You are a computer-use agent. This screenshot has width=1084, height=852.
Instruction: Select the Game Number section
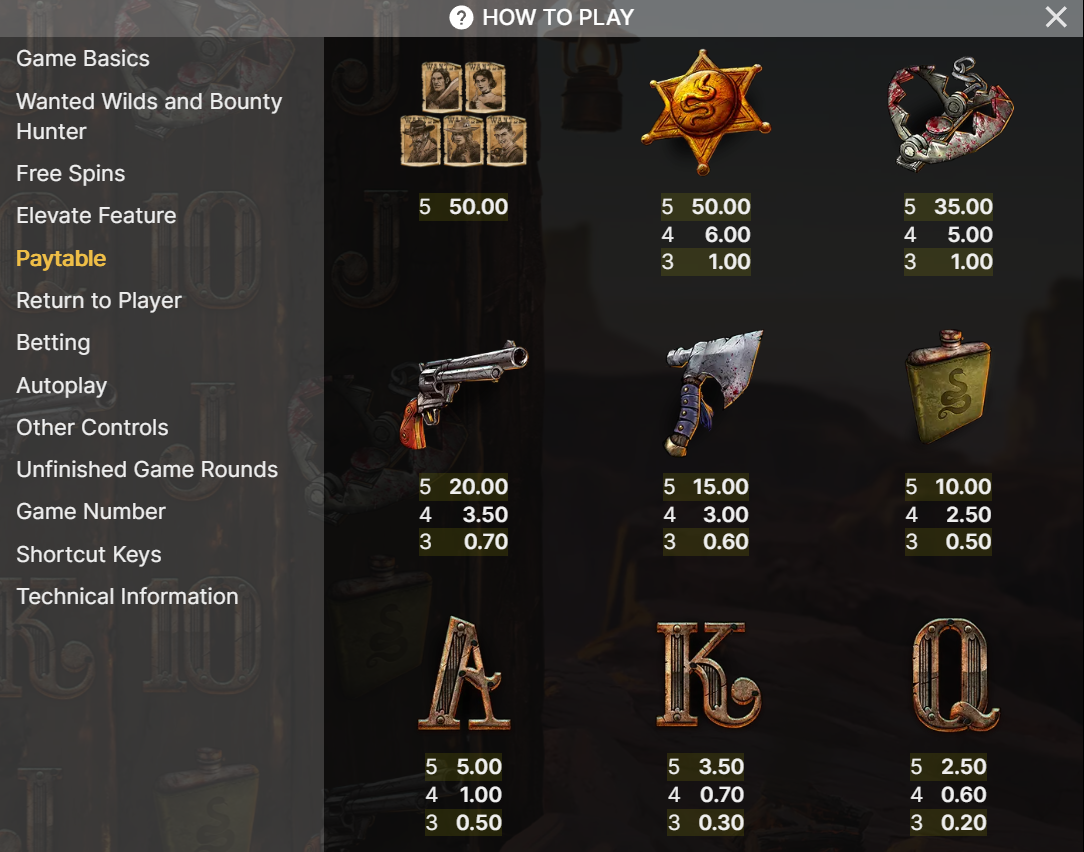click(91, 512)
